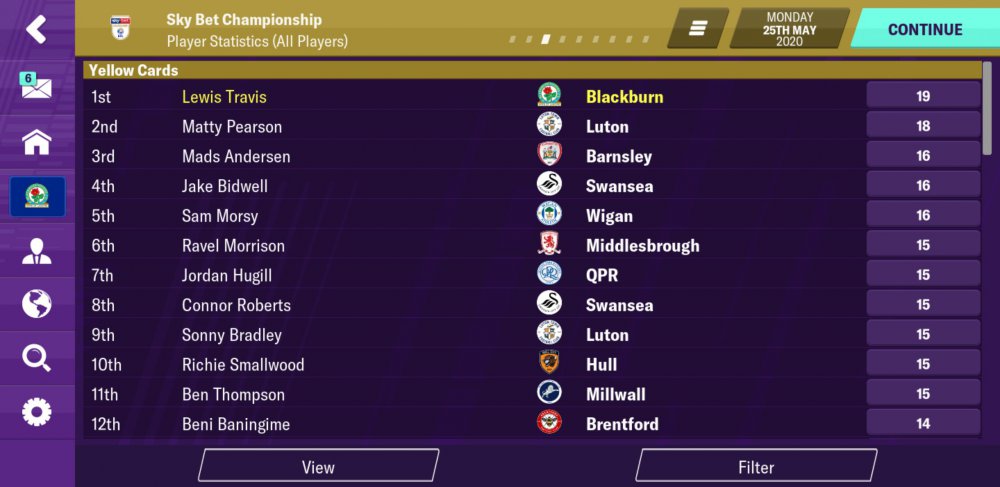Open the mail inbox icon
Image resolution: width=1000 pixels, height=487 pixels.
36,87
